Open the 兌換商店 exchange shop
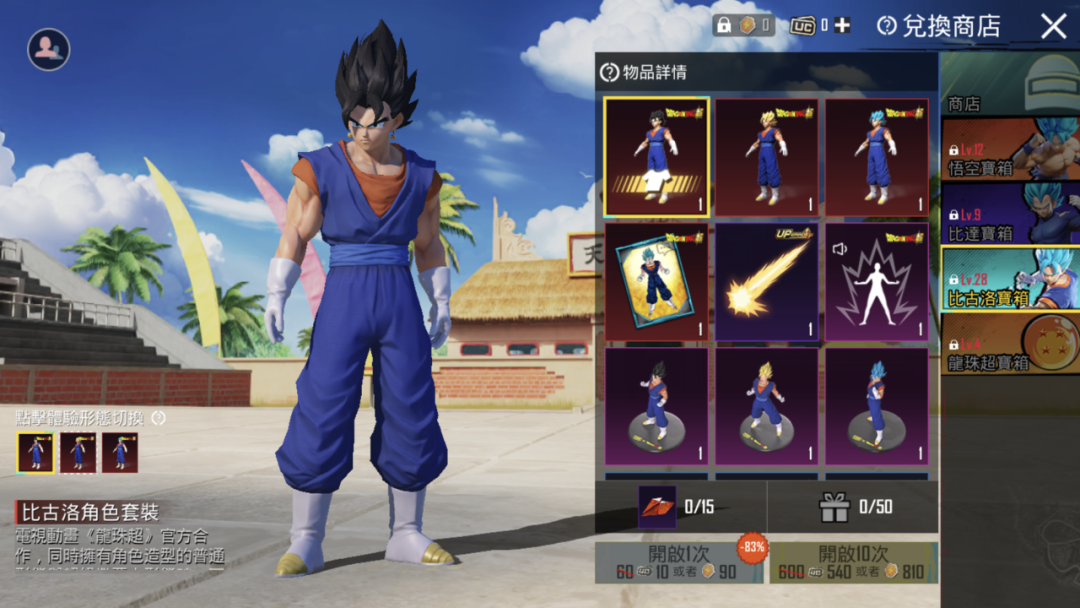Viewport: 1080px width, 608px height. click(x=938, y=27)
